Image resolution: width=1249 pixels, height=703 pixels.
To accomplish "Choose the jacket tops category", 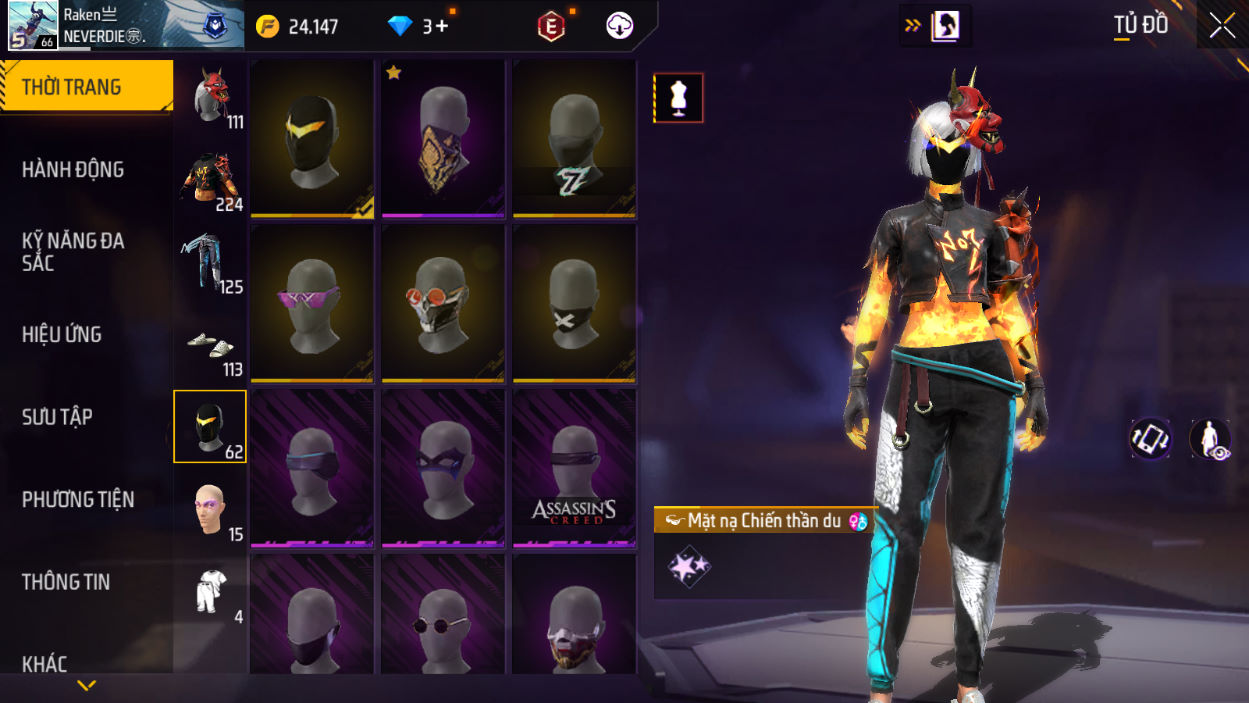I will click(x=210, y=180).
